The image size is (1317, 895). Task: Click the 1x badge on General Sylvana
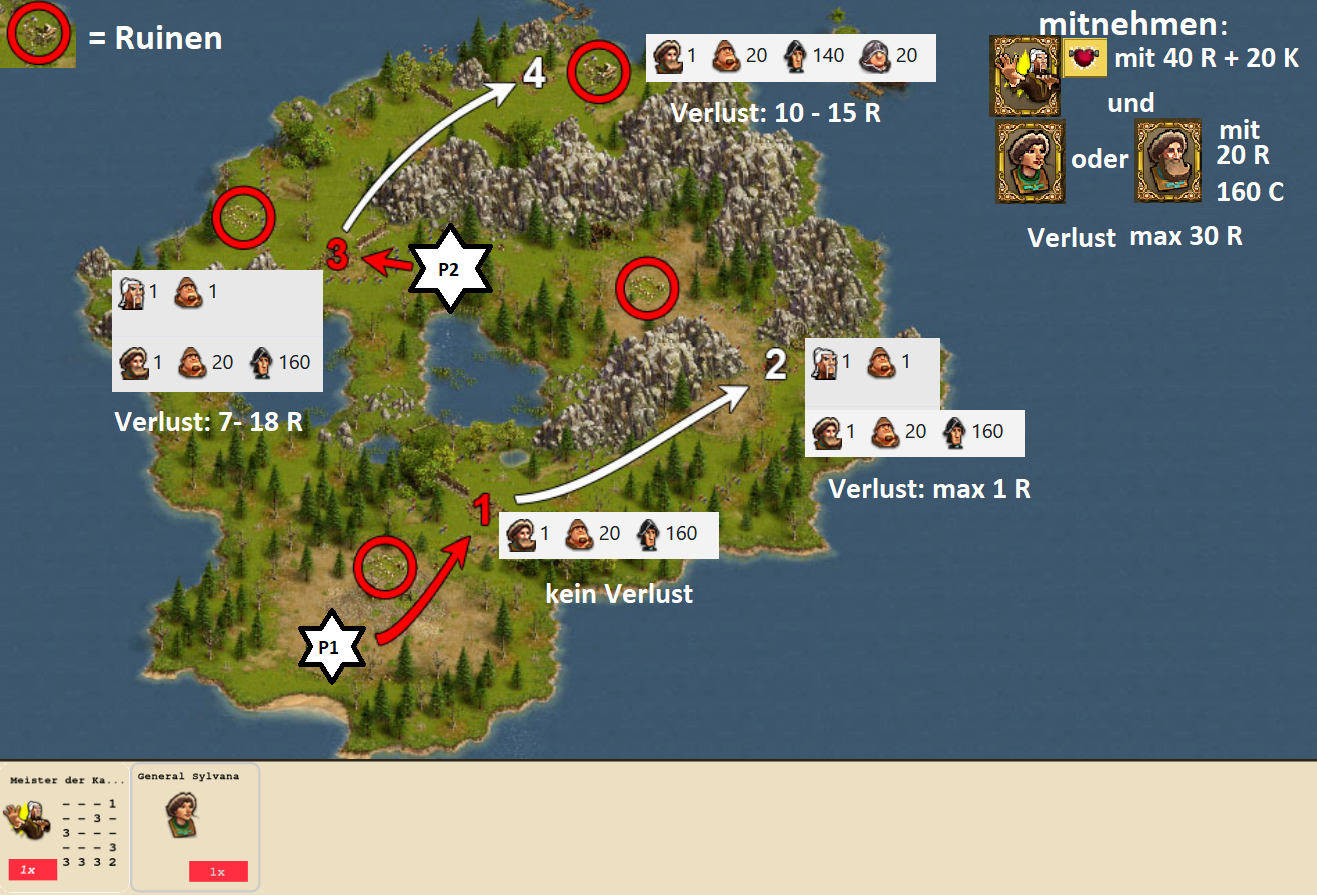click(x=218, y=871)
